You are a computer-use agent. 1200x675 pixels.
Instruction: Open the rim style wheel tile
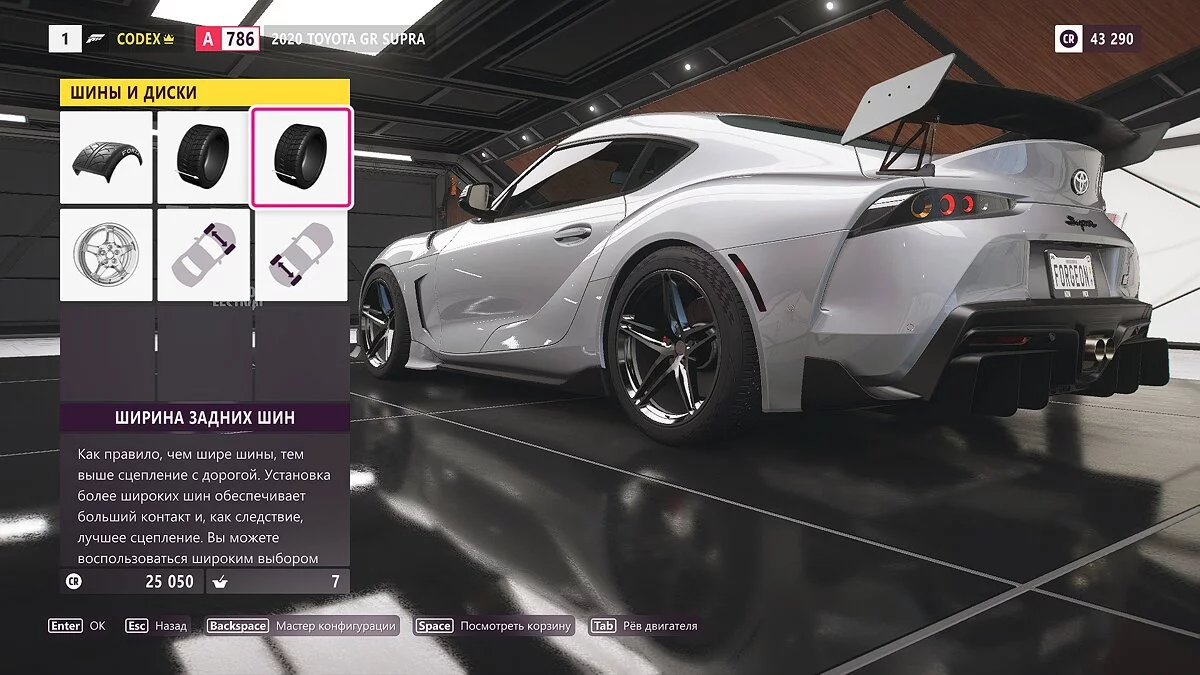click(106, 255)
